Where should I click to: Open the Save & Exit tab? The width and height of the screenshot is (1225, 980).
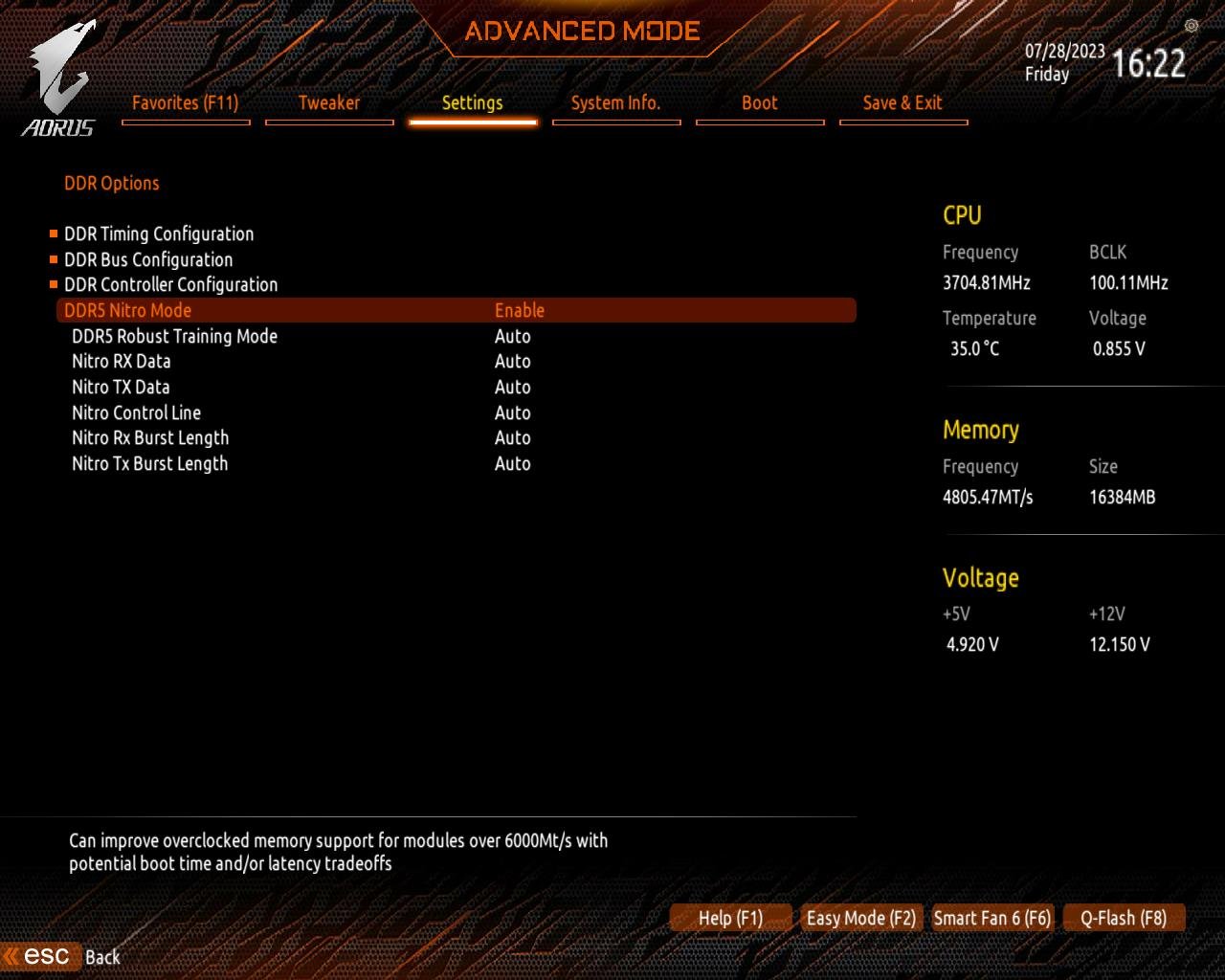click(x=902, y=103)
